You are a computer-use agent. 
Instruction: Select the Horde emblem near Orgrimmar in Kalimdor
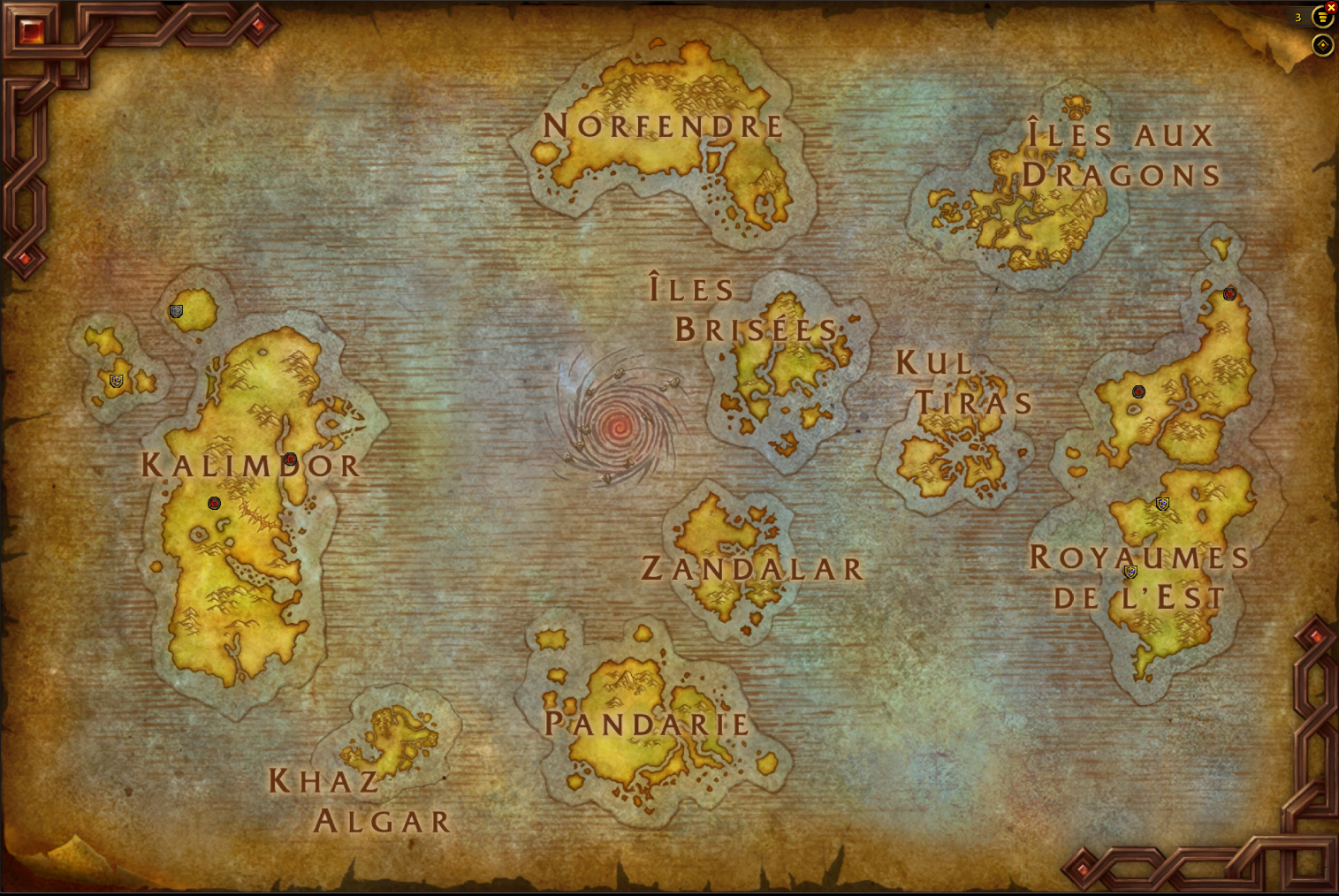tap(292, 459)
